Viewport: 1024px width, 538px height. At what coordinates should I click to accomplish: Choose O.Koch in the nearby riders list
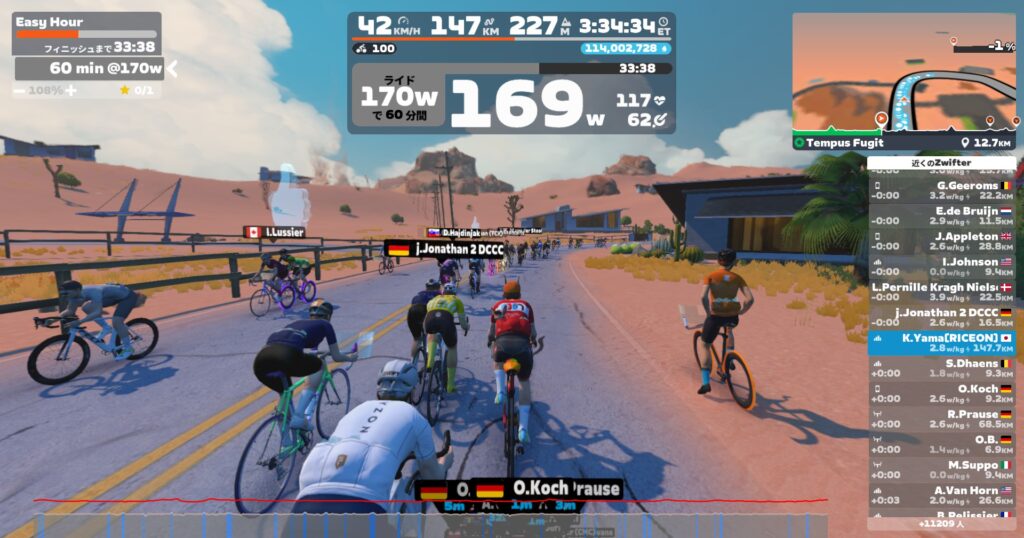[941, 393]
